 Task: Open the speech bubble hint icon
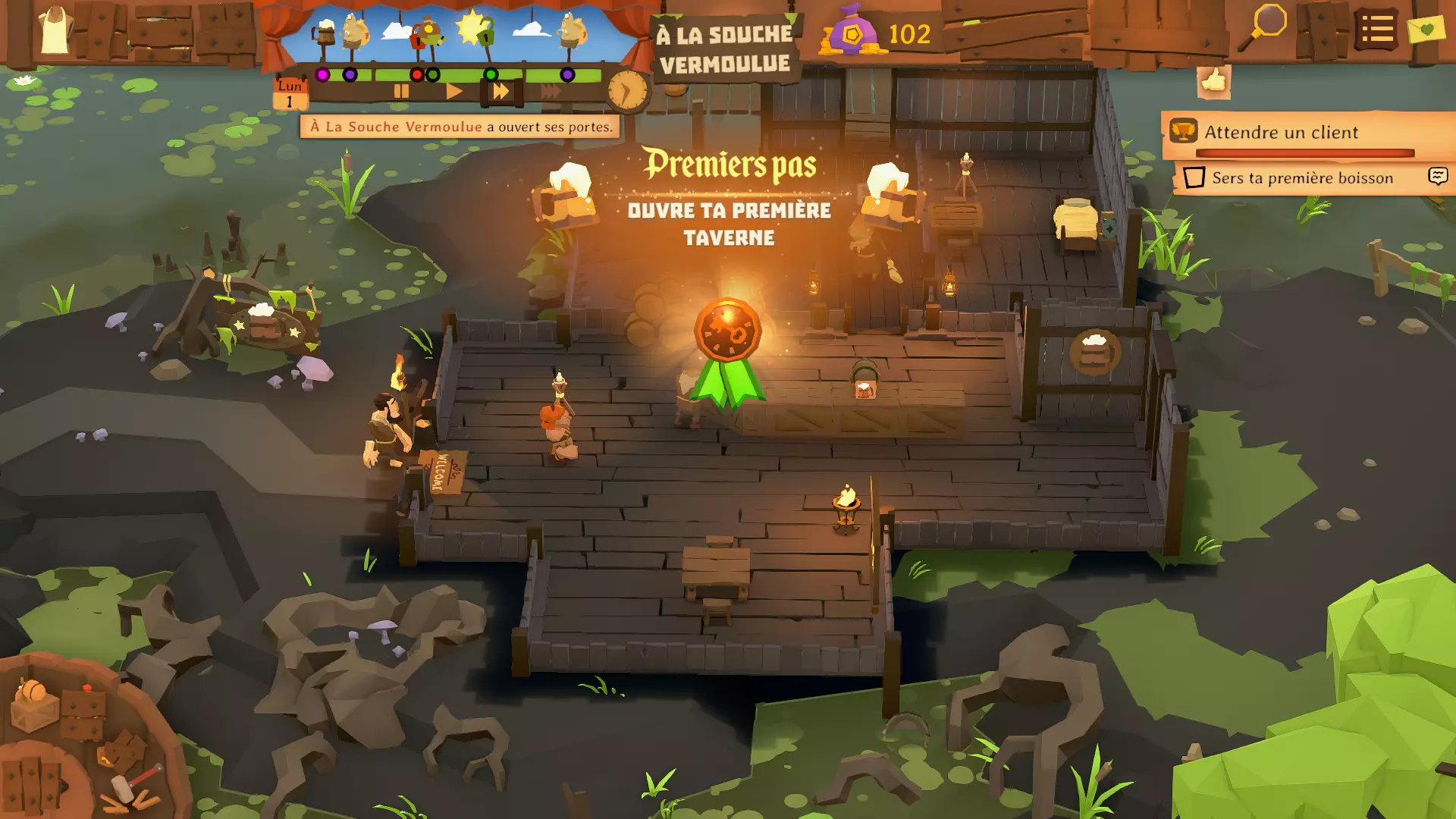pos(1438,177)
